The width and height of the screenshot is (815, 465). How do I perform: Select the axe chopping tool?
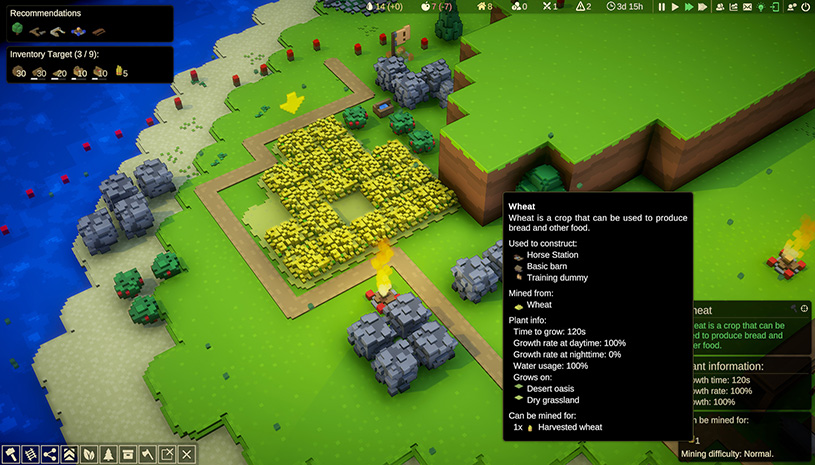point(147,454)
